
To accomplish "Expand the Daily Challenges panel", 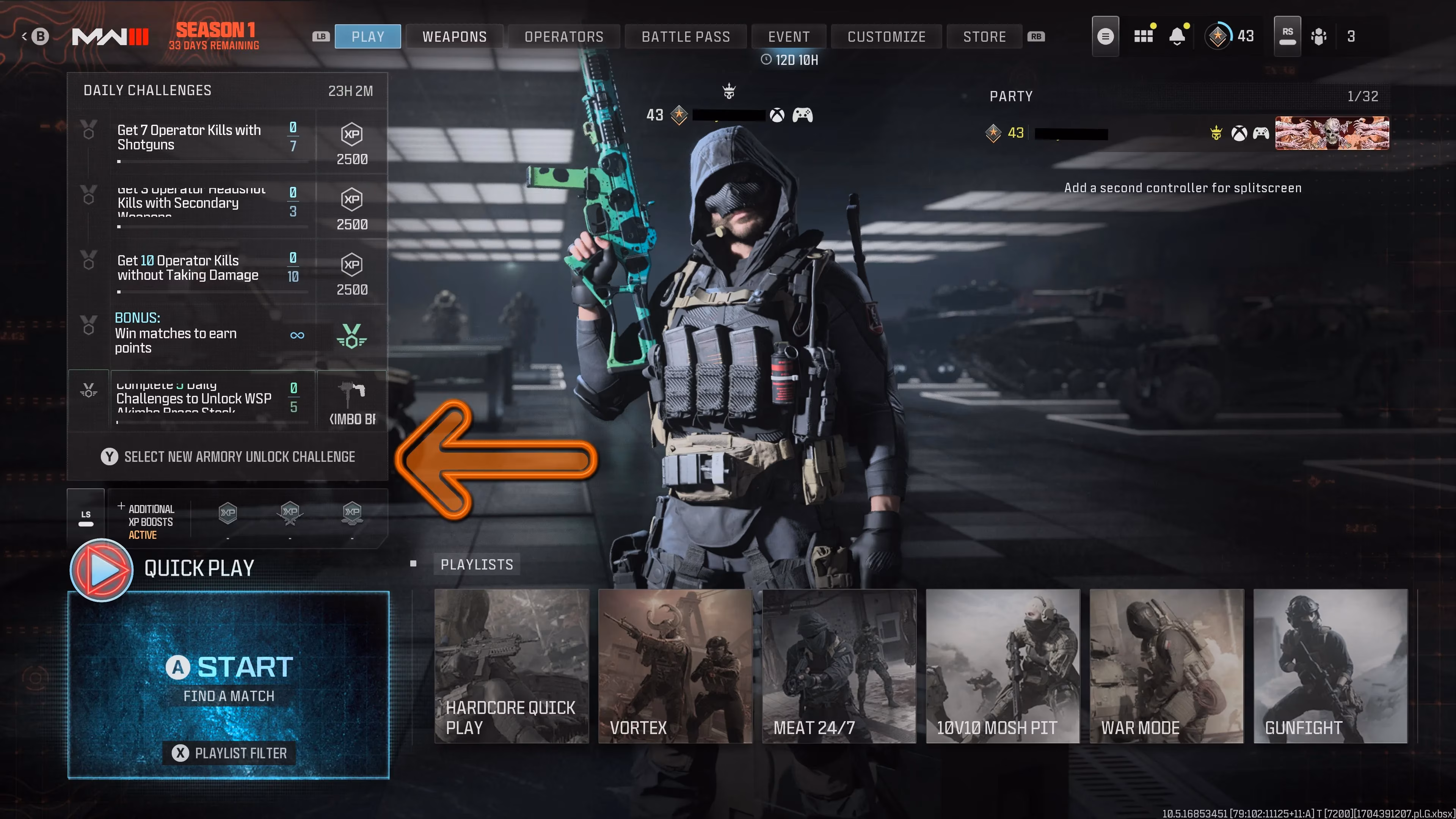I will (147, 91).
